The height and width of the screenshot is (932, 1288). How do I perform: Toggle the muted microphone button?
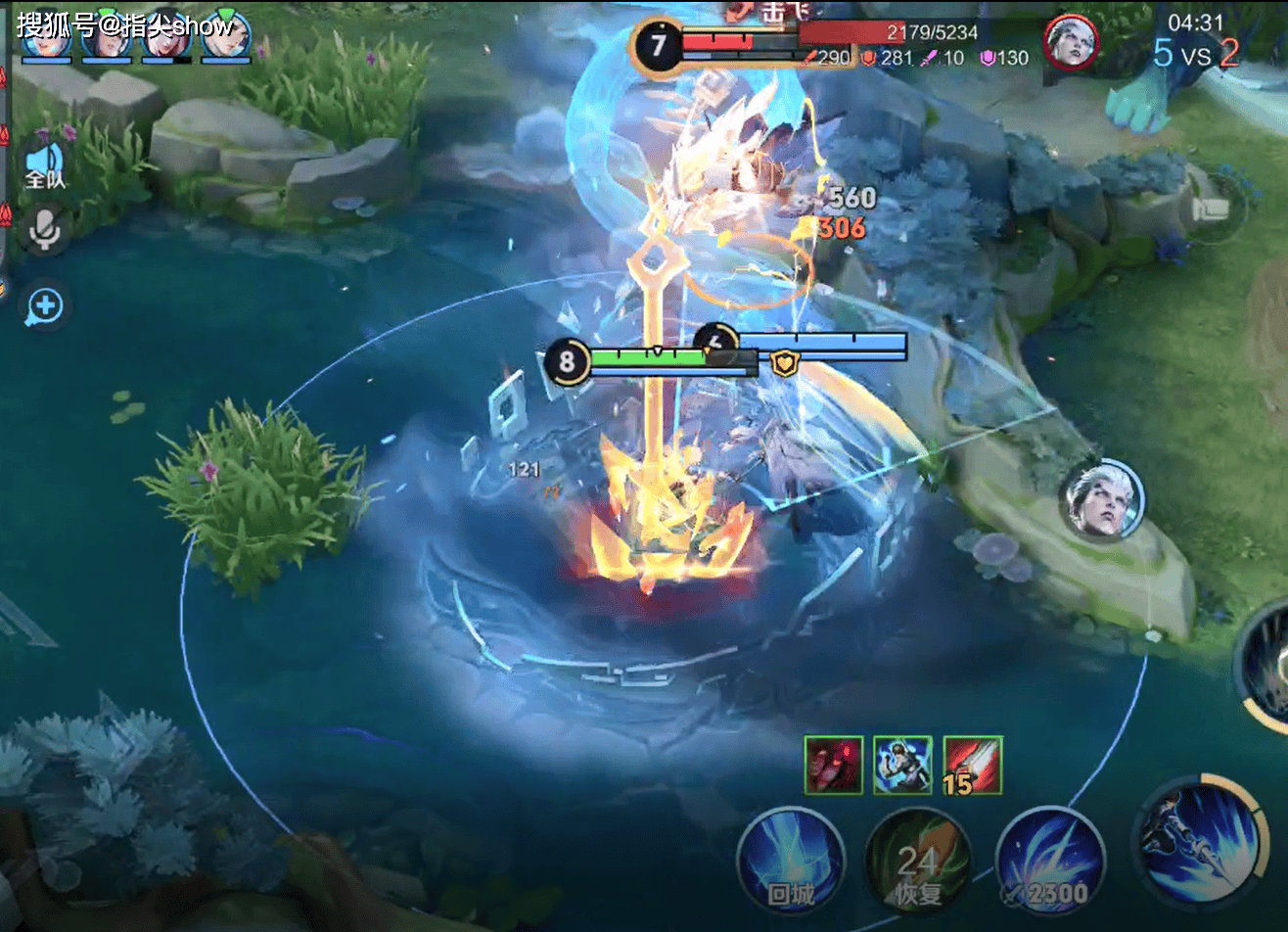44,231
